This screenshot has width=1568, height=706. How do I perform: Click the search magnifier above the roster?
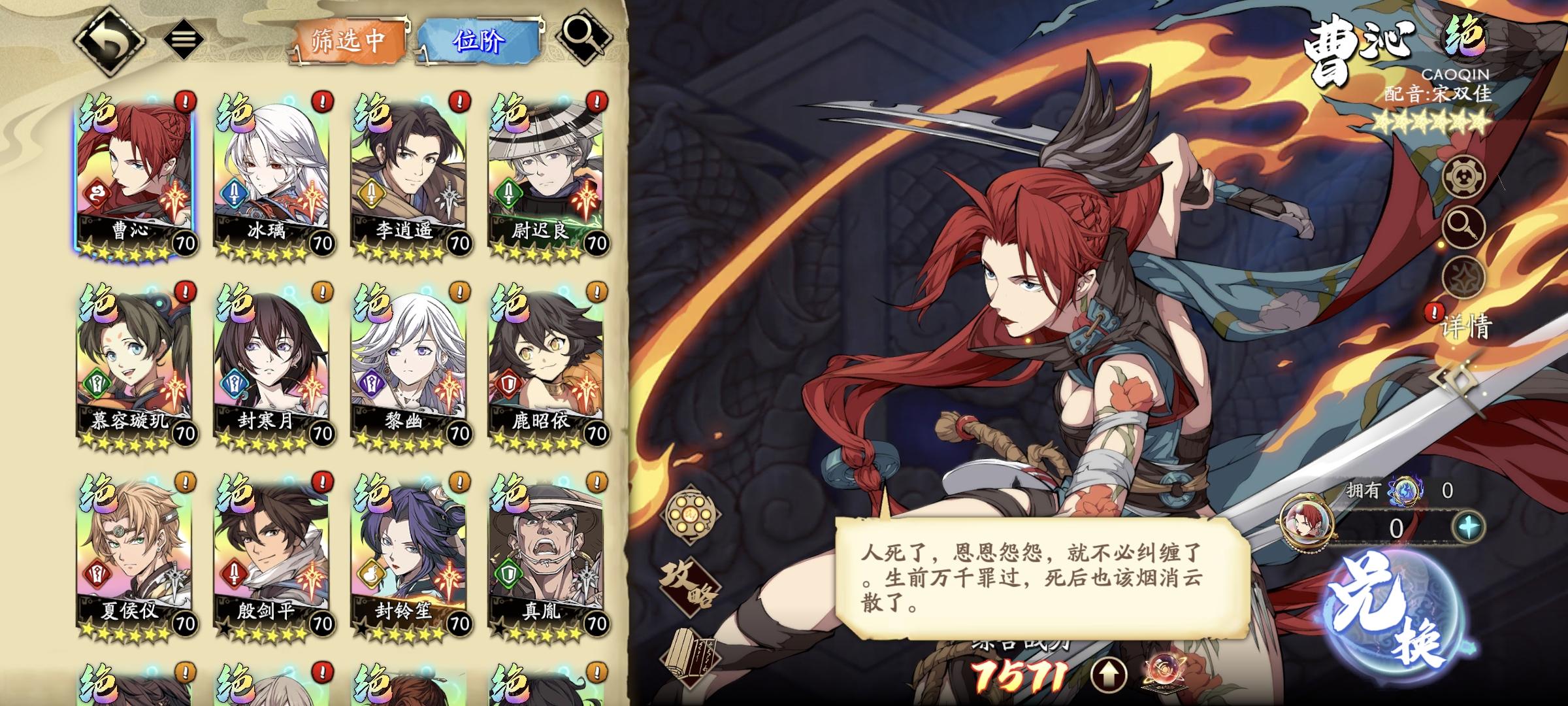(583, 39)
